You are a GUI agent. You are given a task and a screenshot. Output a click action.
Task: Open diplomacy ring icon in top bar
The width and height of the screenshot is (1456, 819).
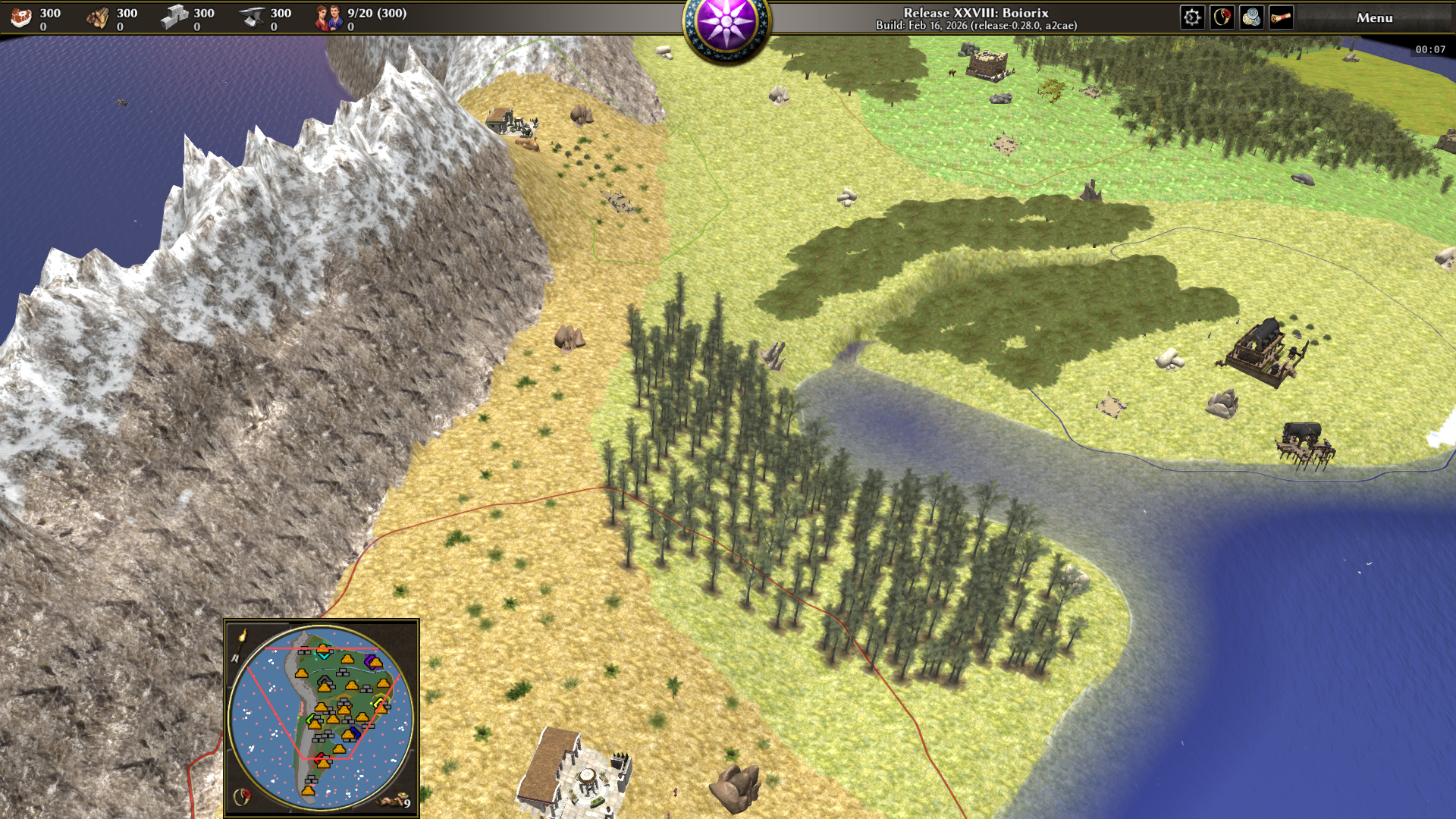click(1222, 17)
